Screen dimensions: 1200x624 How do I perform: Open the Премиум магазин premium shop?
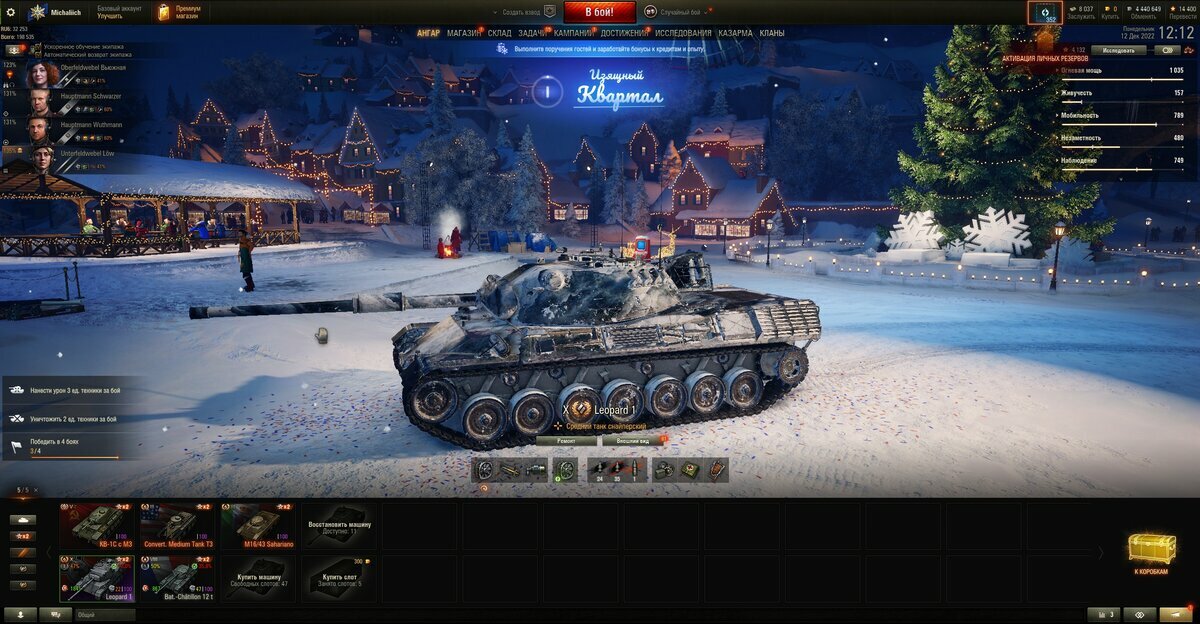click(181, 12)
